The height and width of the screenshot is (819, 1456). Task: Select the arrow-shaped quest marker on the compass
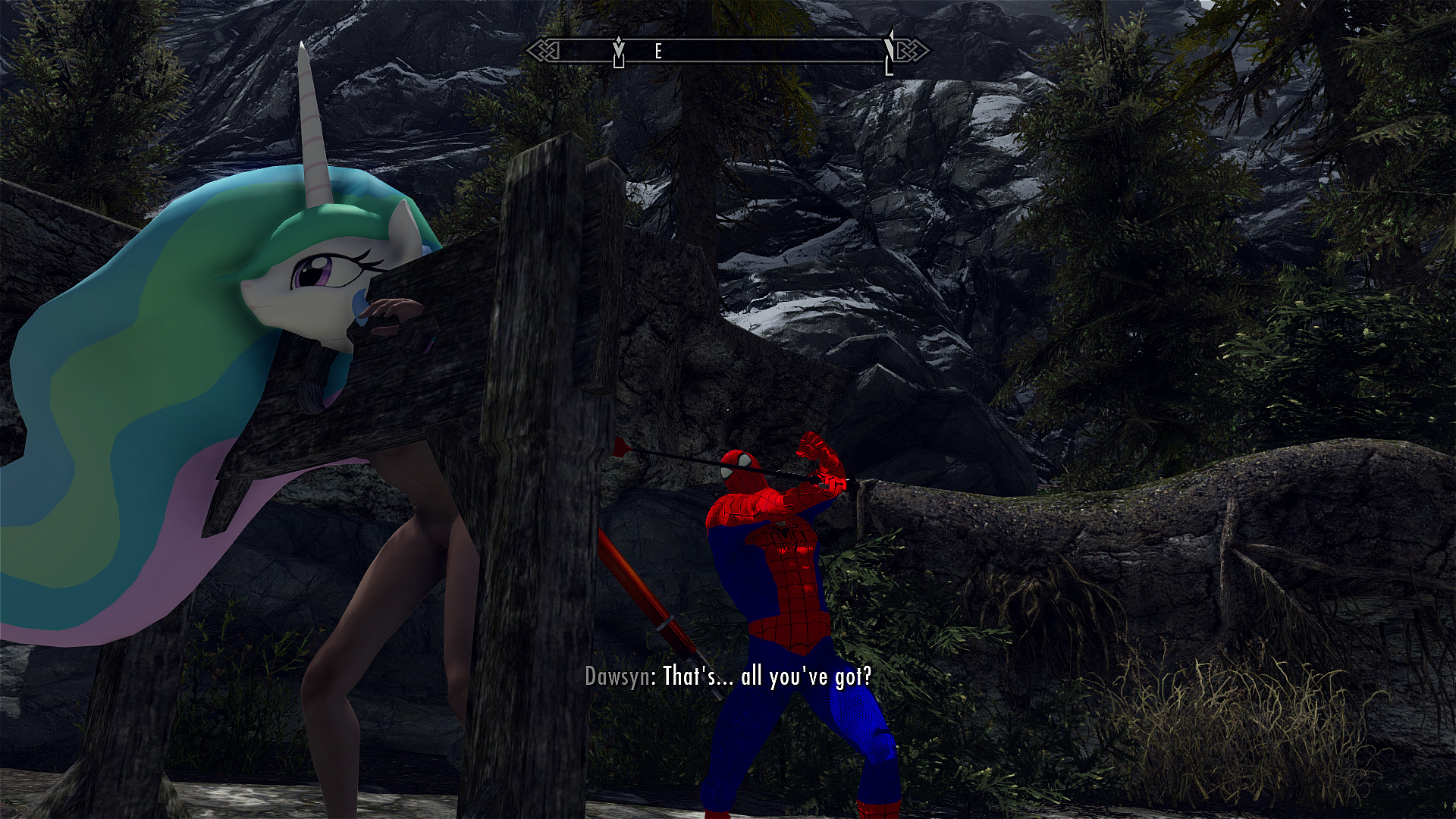click(x=619, y=51)
